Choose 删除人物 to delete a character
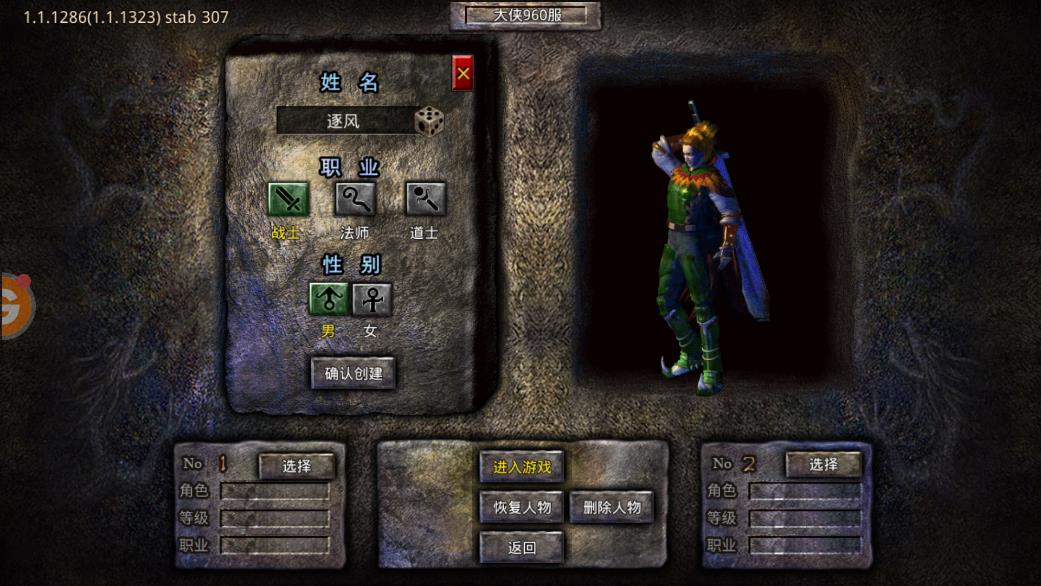This screenshot has height=586, width=1041. [611, 507]
